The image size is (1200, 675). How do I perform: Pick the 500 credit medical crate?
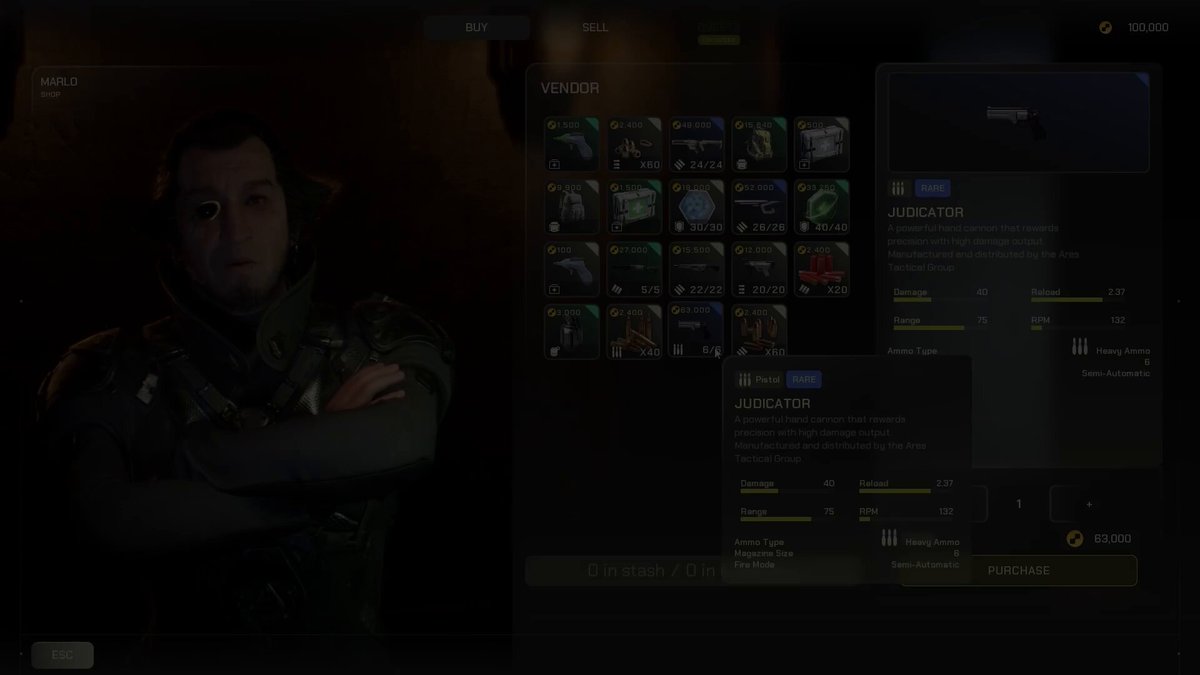[821, 144]
